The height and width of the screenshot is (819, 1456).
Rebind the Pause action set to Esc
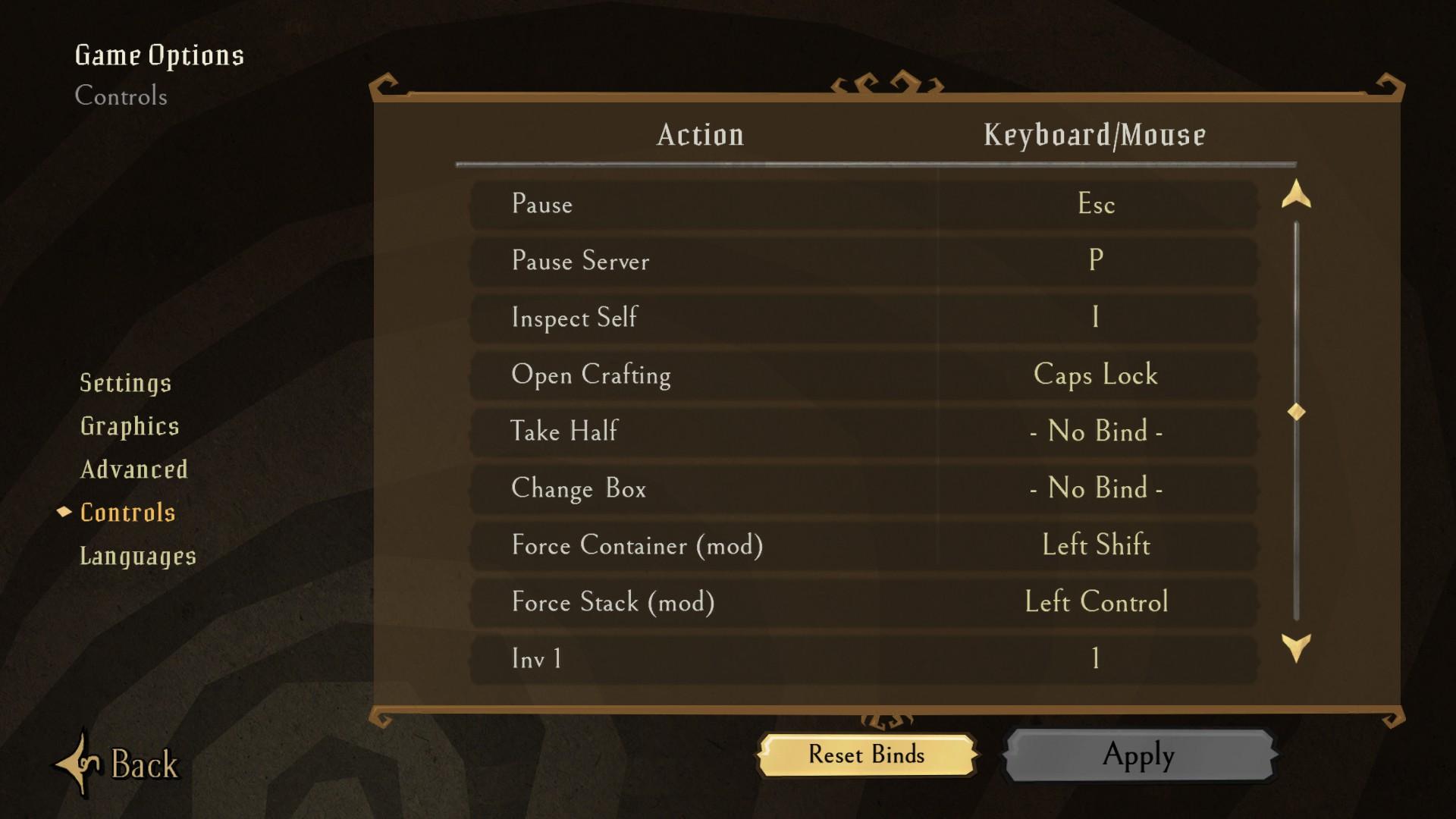coord(1095,204)
